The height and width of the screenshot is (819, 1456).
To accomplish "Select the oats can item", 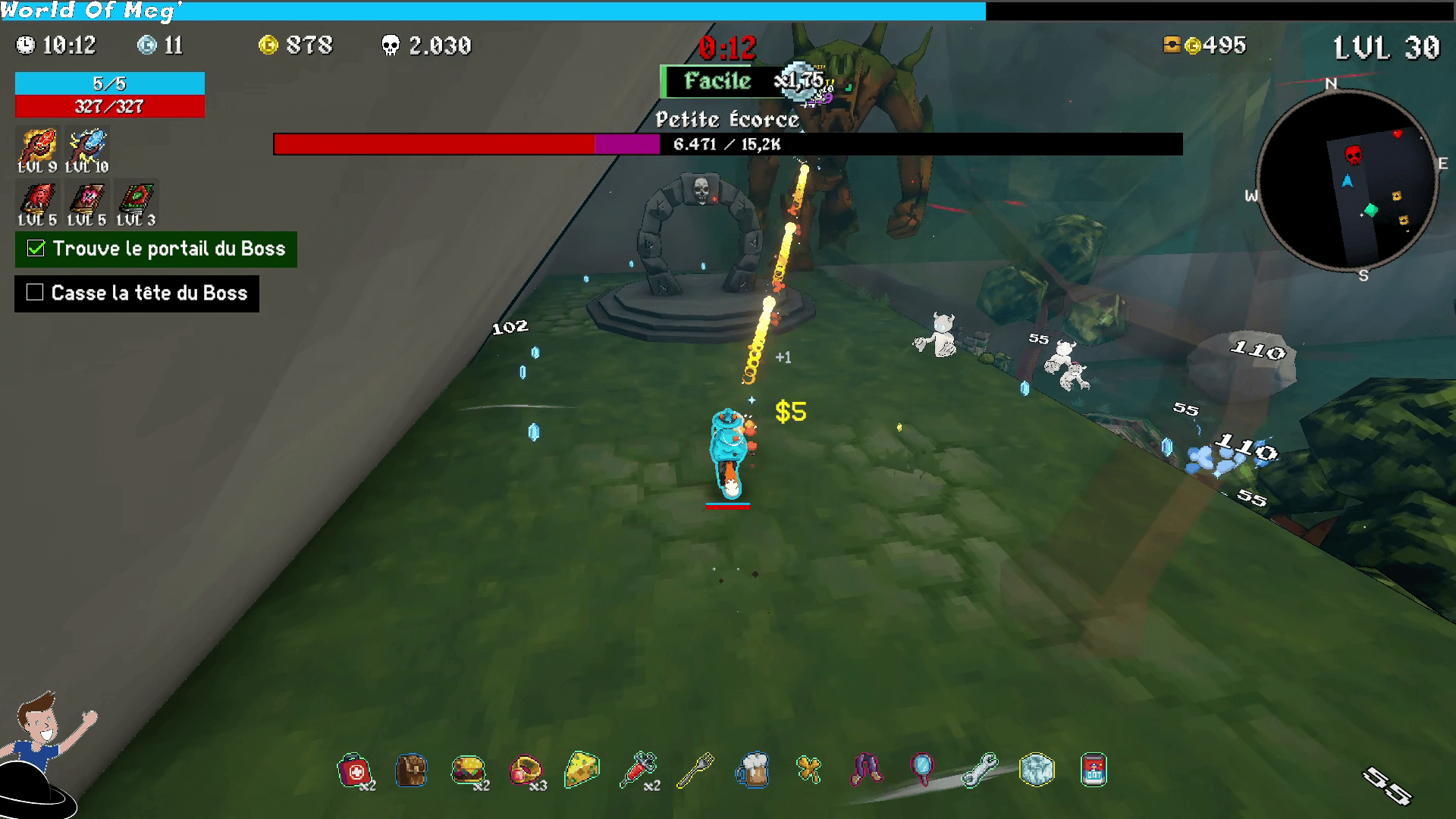I will click(x=1094, y=770).
